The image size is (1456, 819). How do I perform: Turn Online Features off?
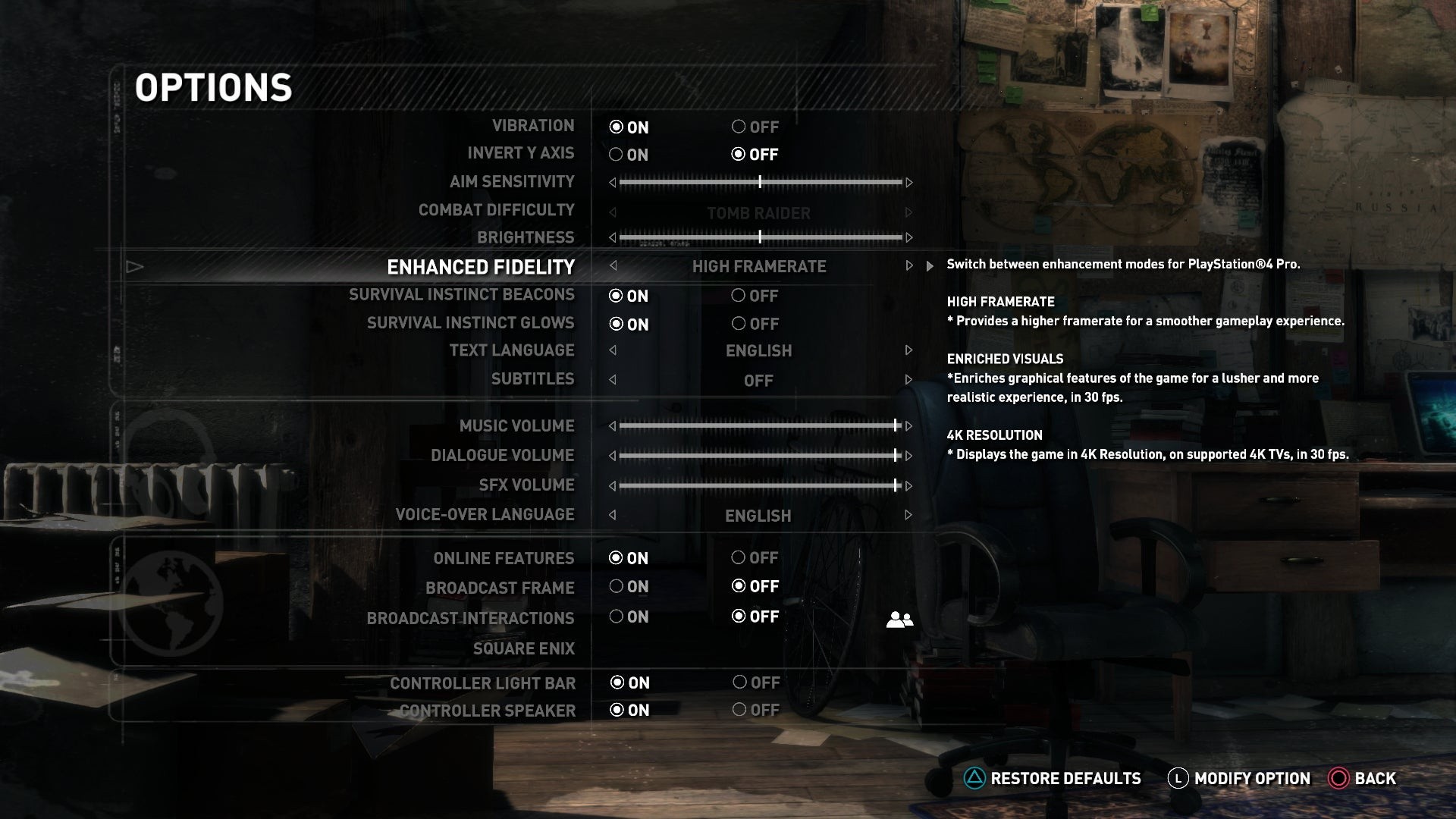[739, 558]
